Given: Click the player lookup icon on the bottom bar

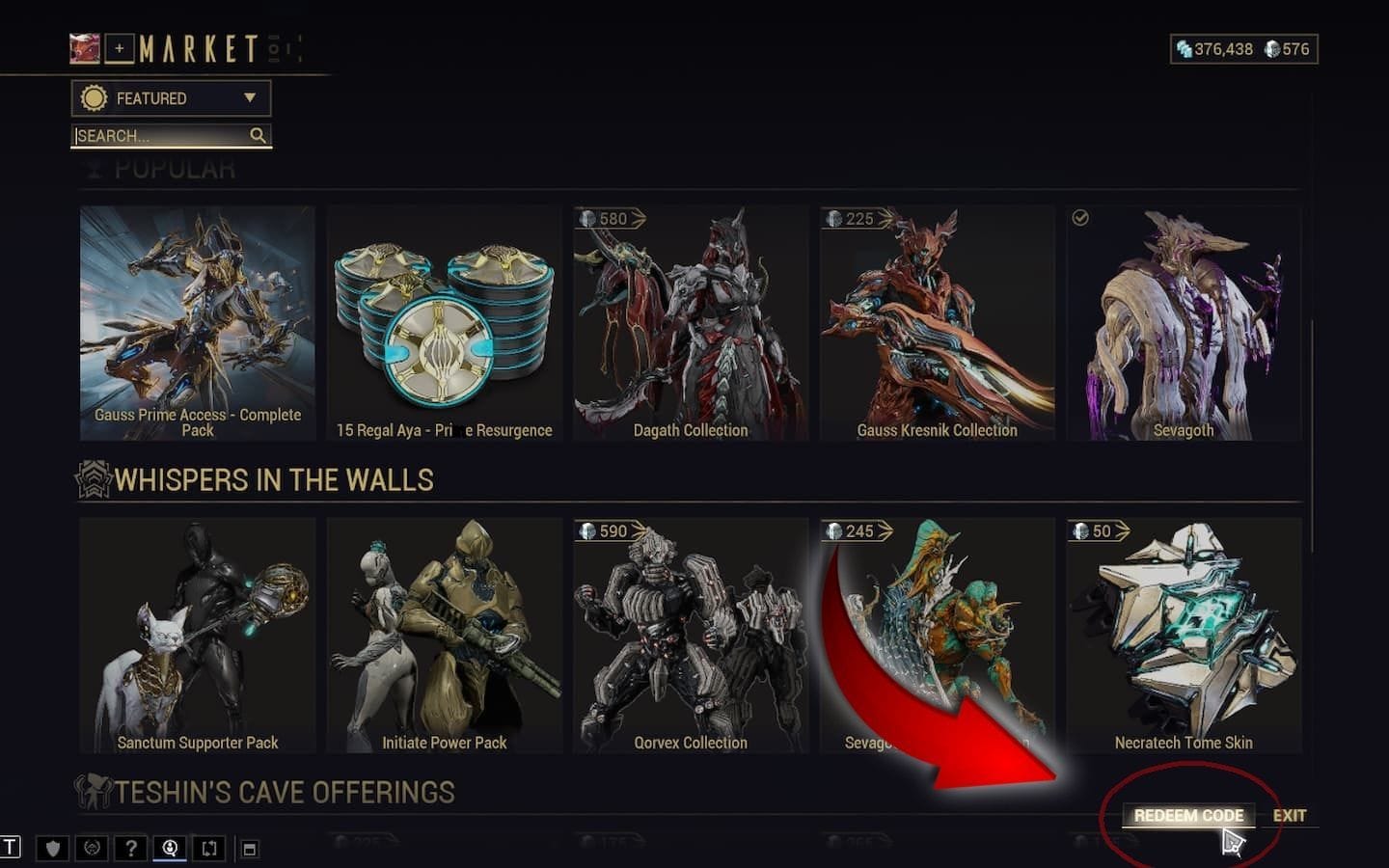Looking at the screenshot, I should click(x=170, y=849).
